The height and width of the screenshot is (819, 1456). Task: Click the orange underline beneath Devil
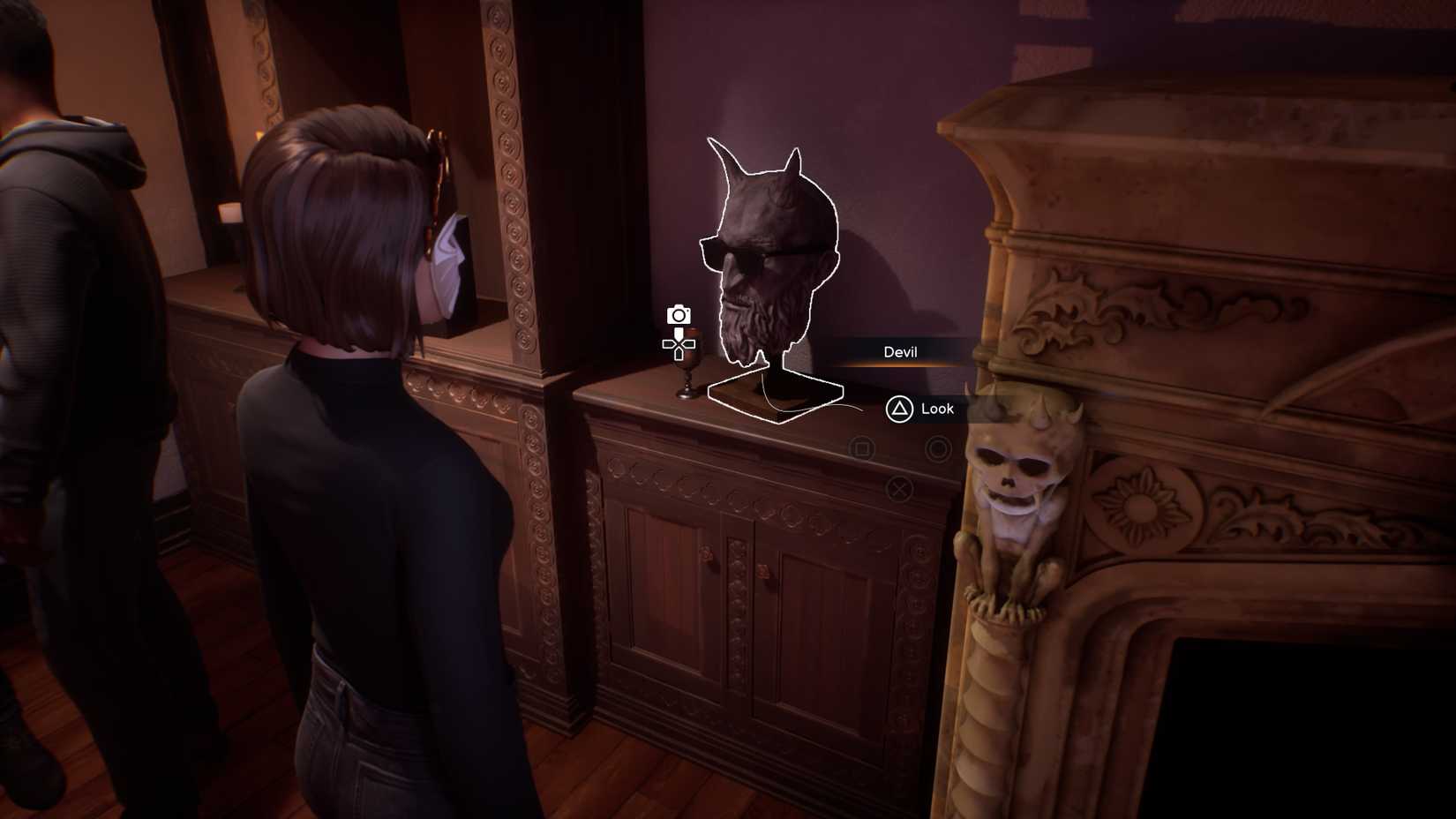point(902,364)
